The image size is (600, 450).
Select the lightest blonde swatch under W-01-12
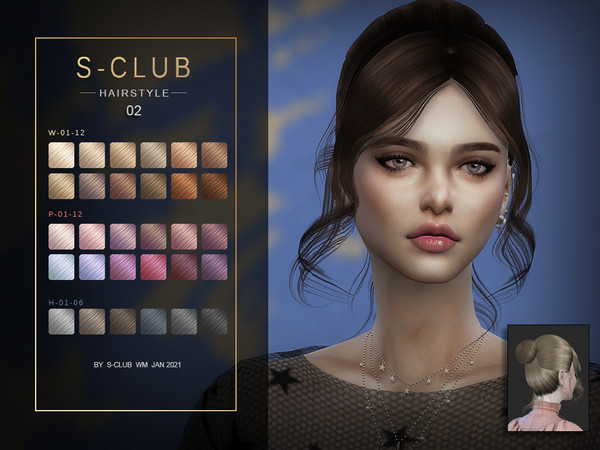[62, 154]
